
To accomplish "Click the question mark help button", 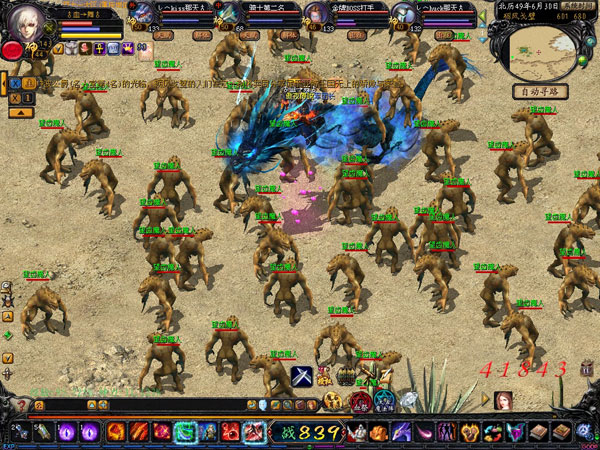I will (x=21, y=406).
